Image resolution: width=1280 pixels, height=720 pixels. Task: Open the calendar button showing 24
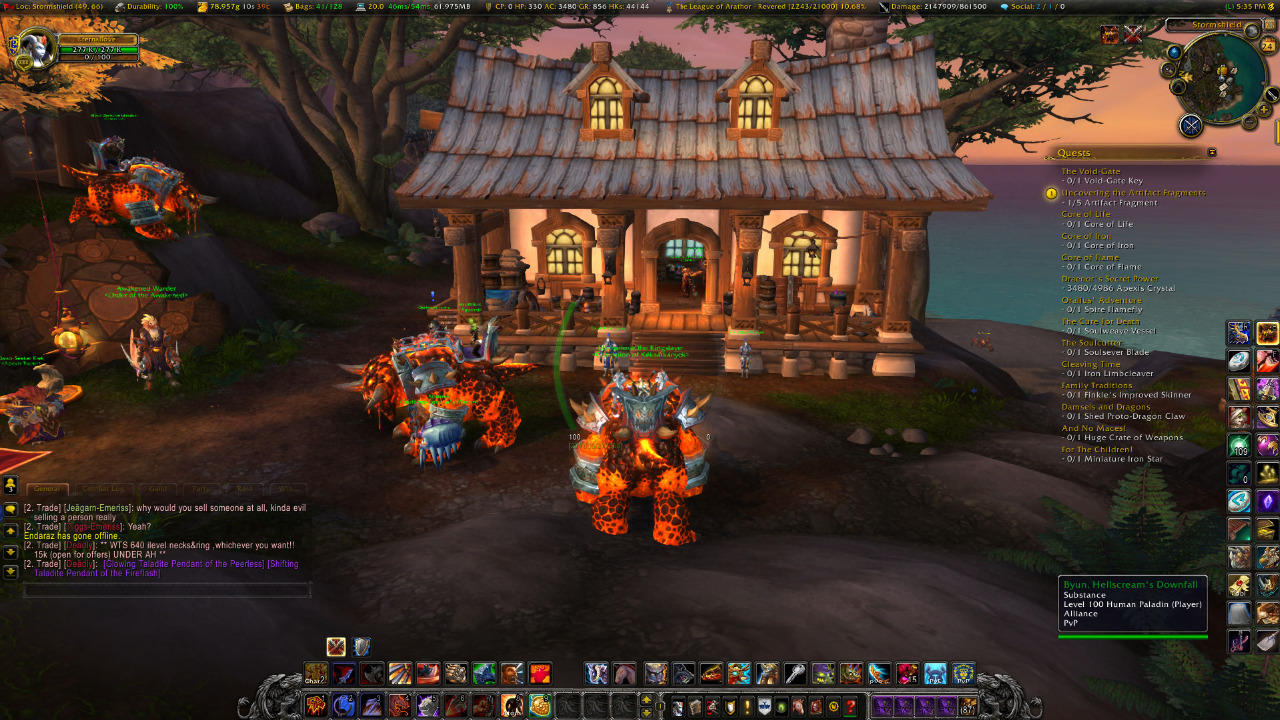click(x=1268, y=45)
